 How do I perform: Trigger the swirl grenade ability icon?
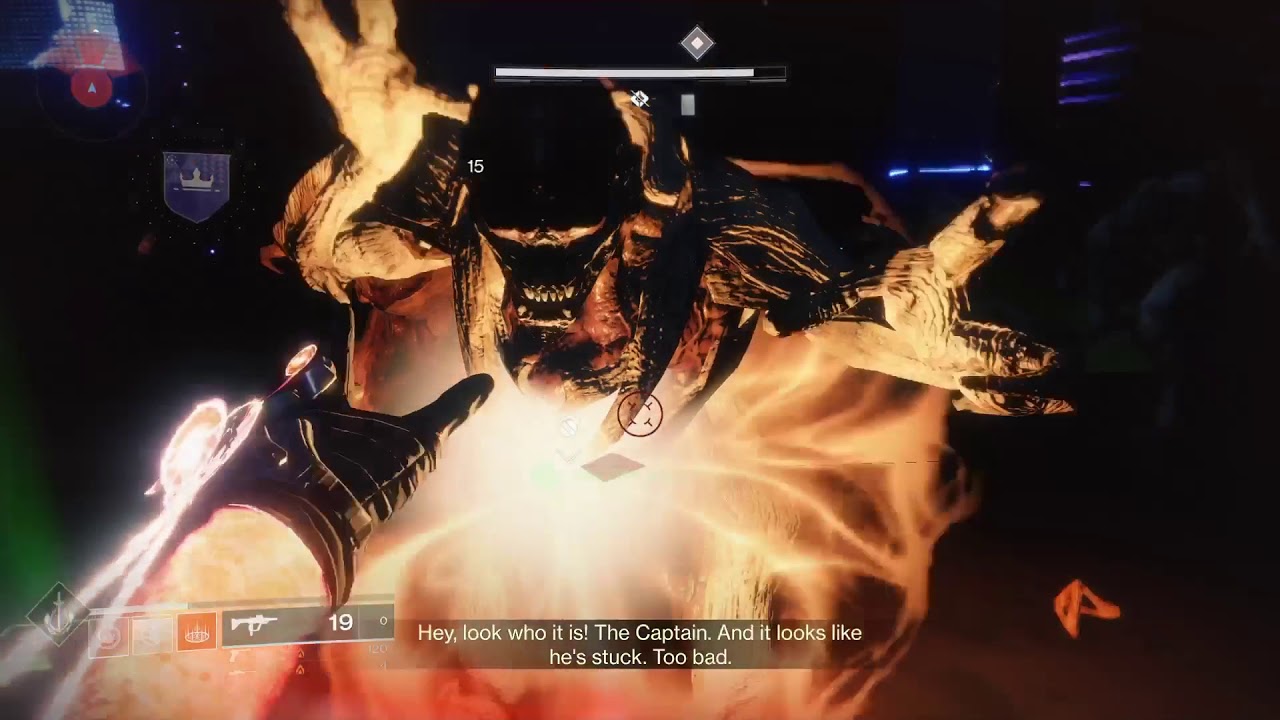[x=108, y=635]
